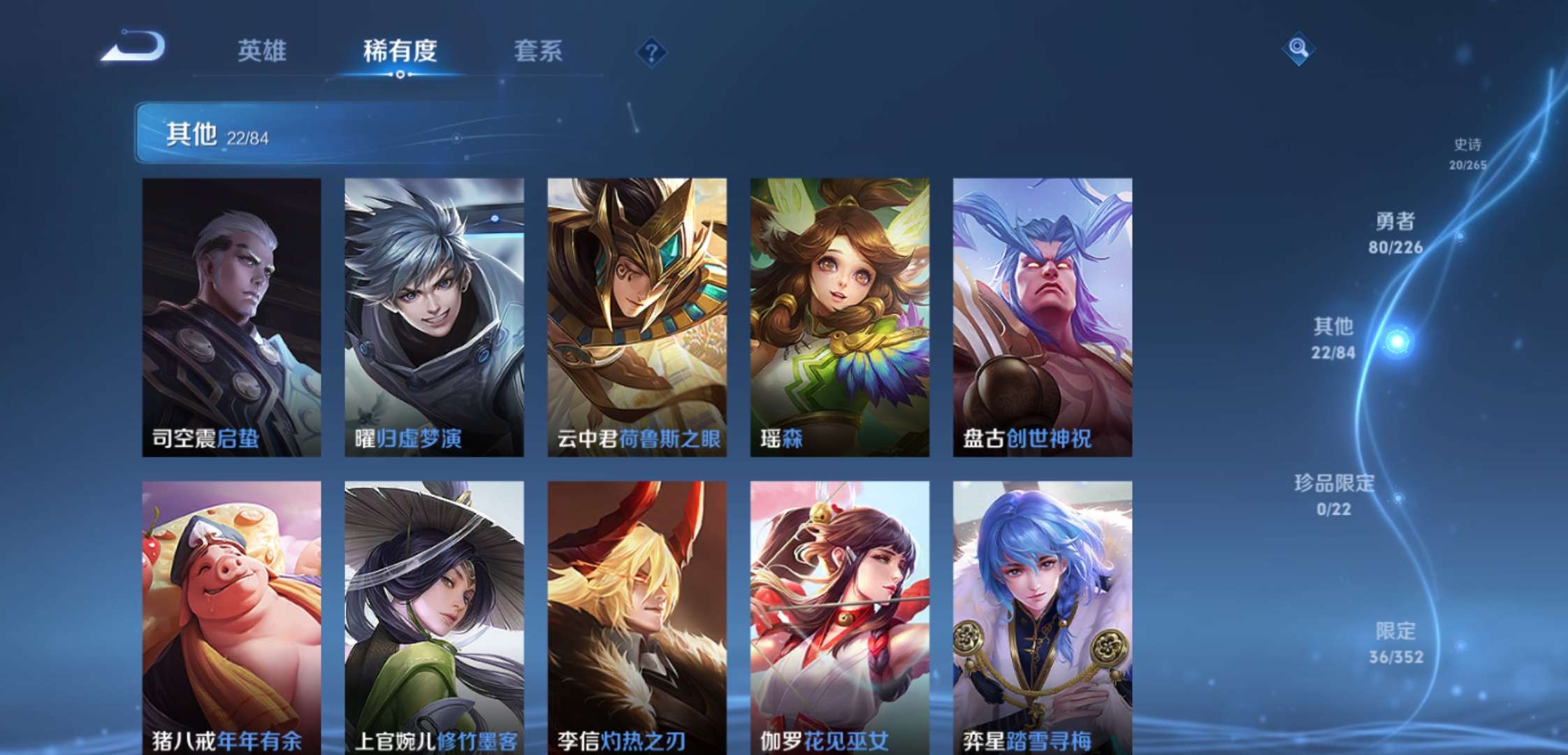The width and height of the screenshot is (1568, 755).
Task: Switch to the 英雄 tab
Action: 262,51
